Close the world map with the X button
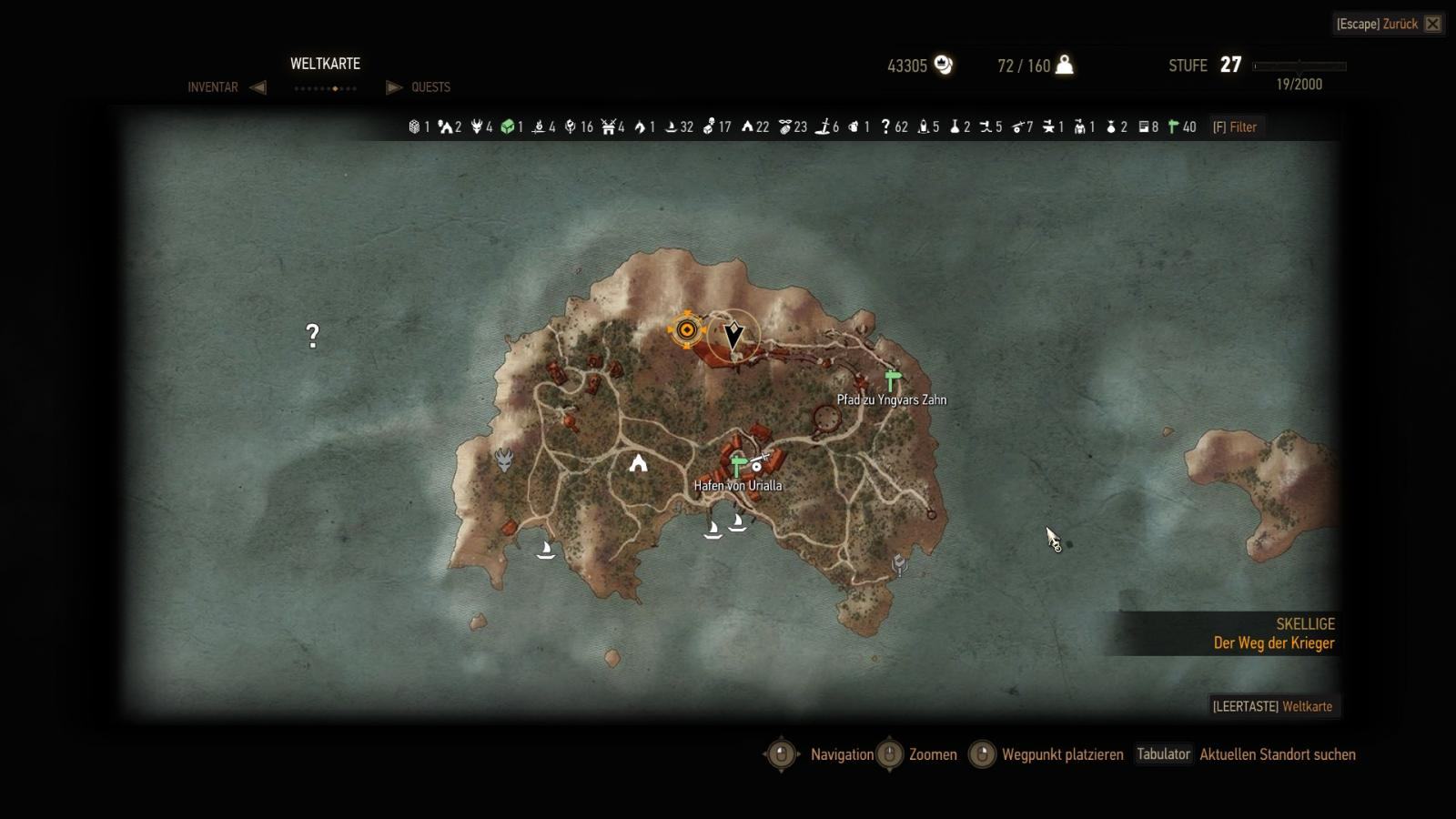1456x819 pixels. (1432, 24)
